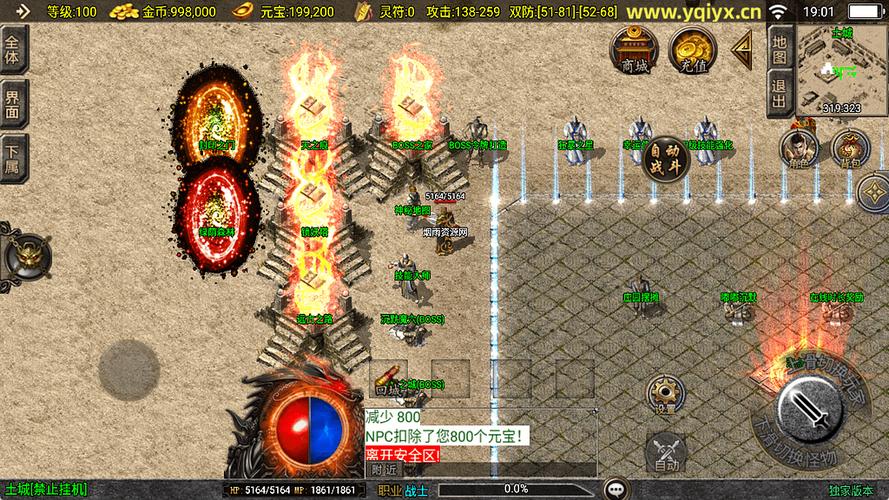Open the 背包 backpack icon

(849, 148)
